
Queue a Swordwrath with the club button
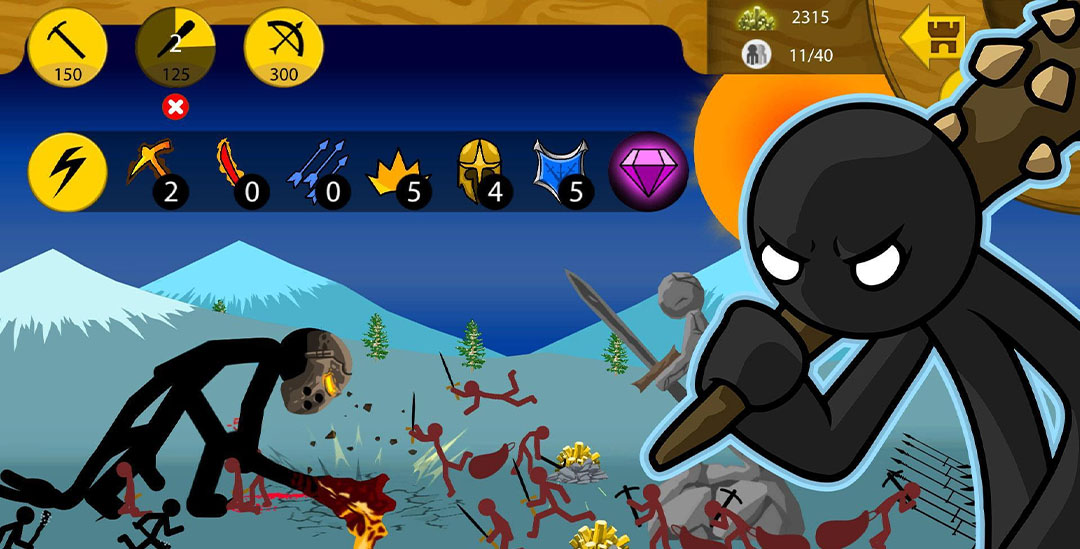click(176, 47)
